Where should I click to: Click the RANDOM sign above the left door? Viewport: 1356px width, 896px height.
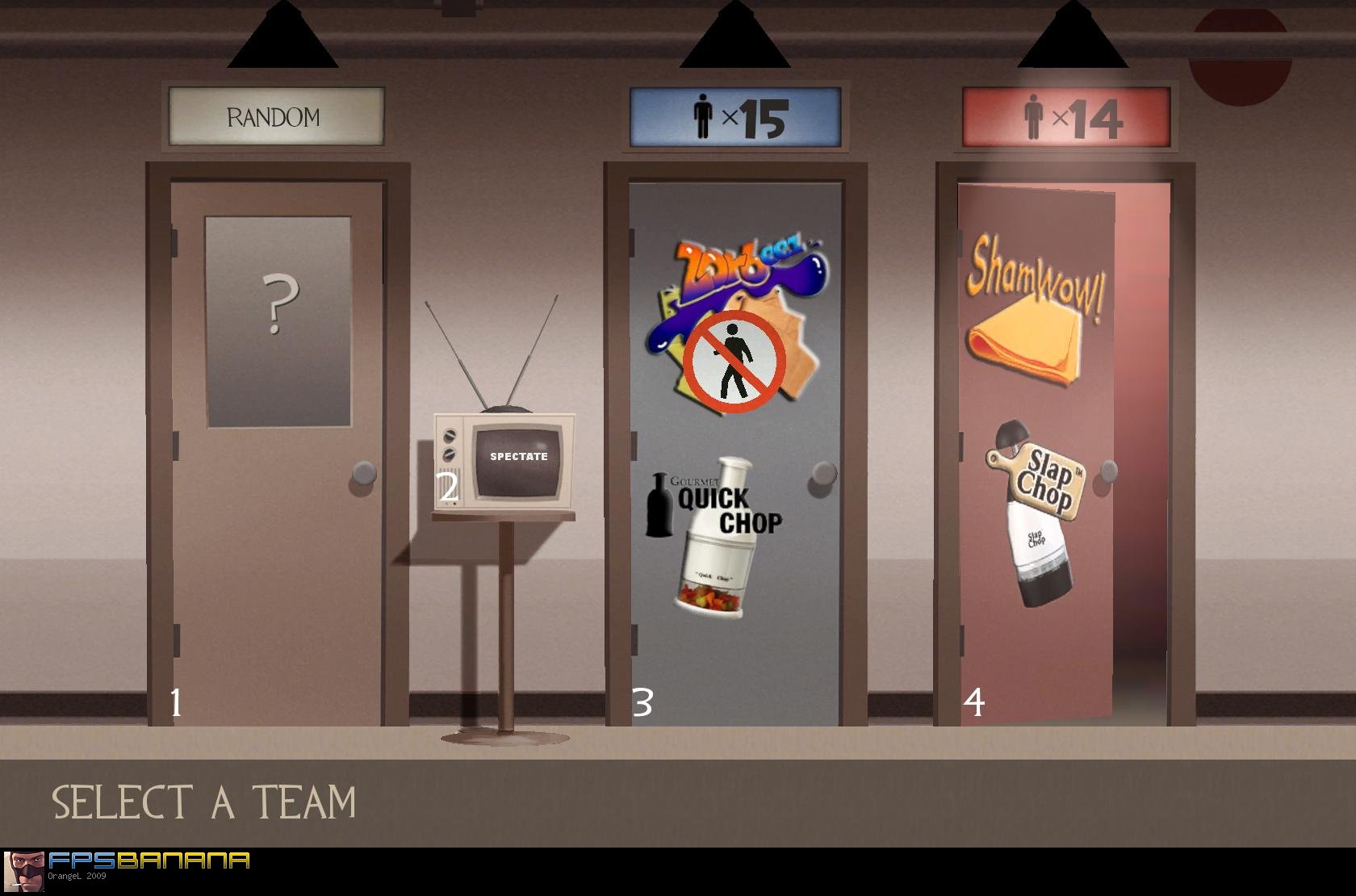pyautogui.click(x=274, y=116)
